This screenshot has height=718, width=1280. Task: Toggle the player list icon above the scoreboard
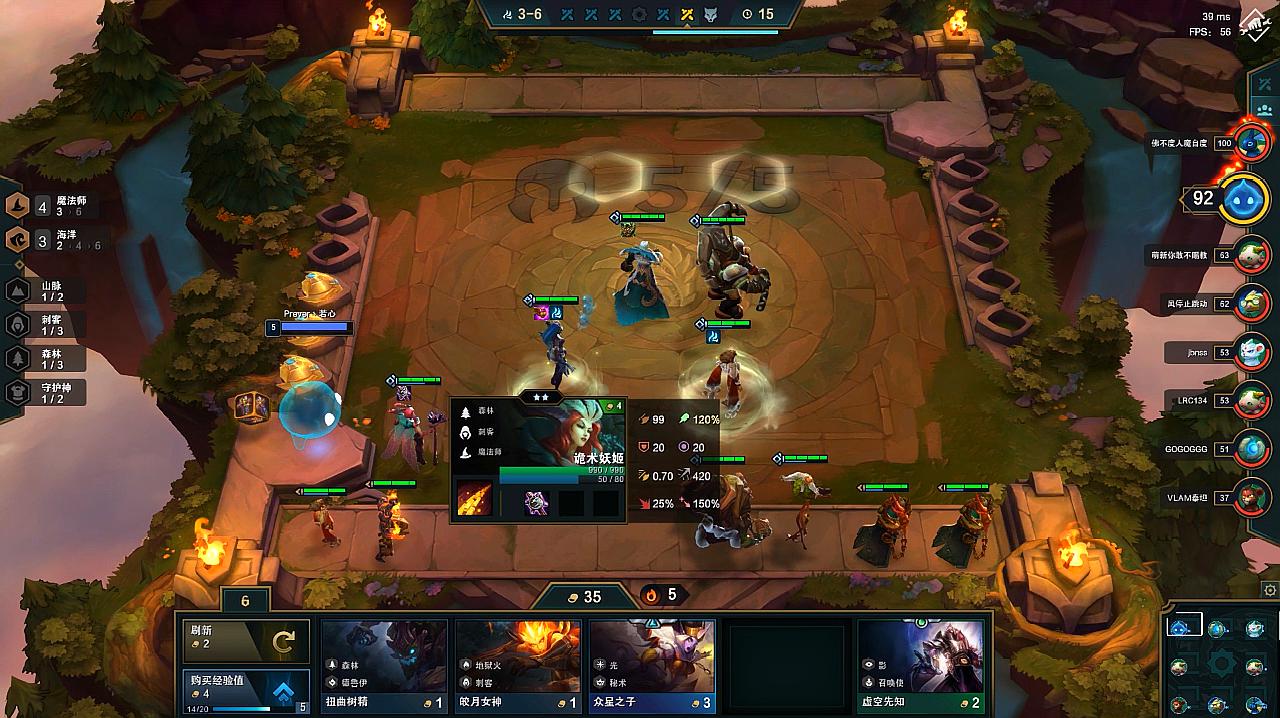click(1264, 110)
